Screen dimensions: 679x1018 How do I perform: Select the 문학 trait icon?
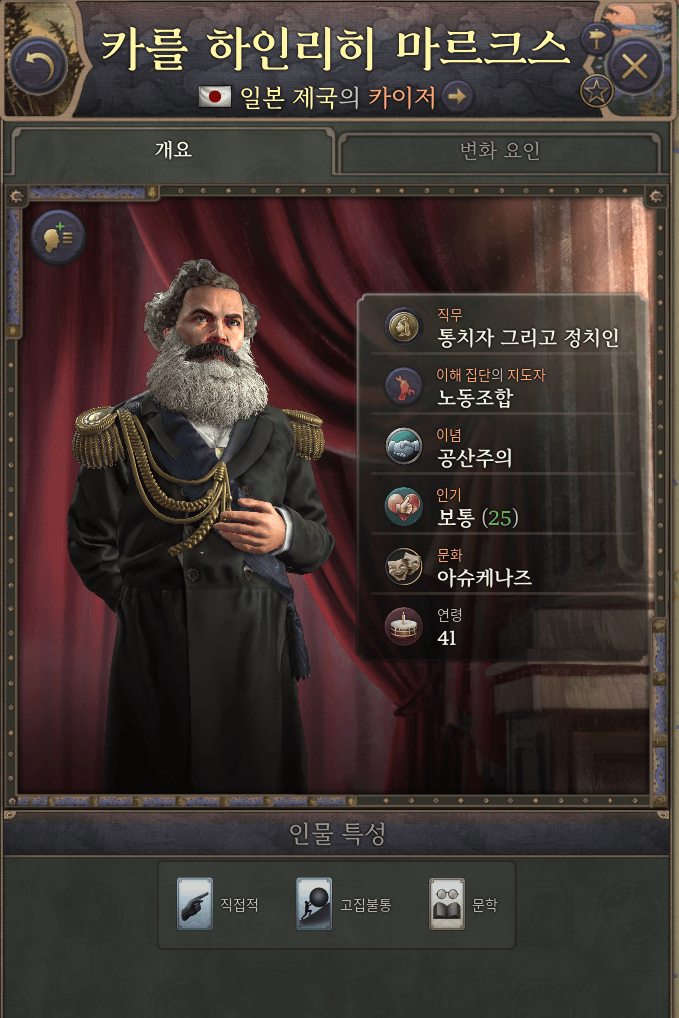447,904
